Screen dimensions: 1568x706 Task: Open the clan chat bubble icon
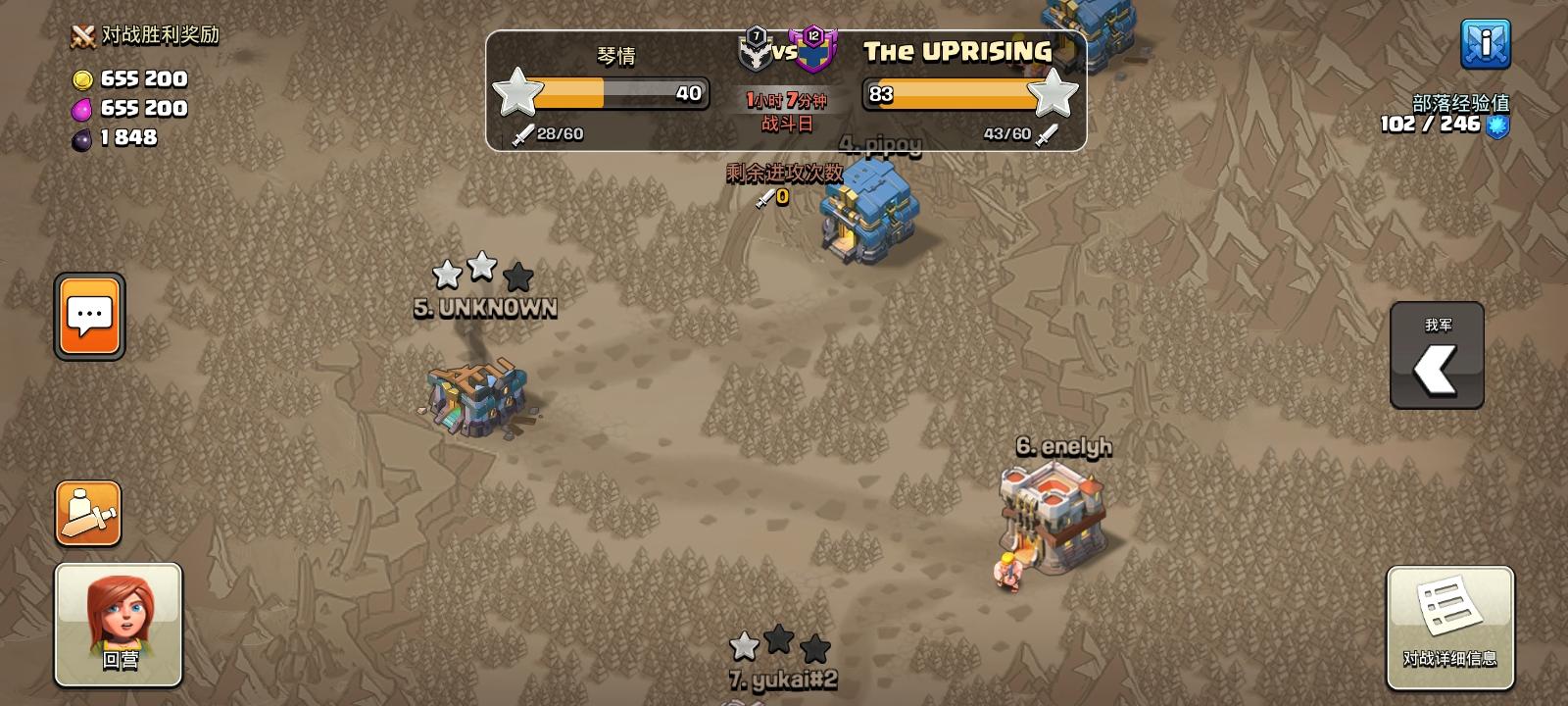tap(89, 316)
